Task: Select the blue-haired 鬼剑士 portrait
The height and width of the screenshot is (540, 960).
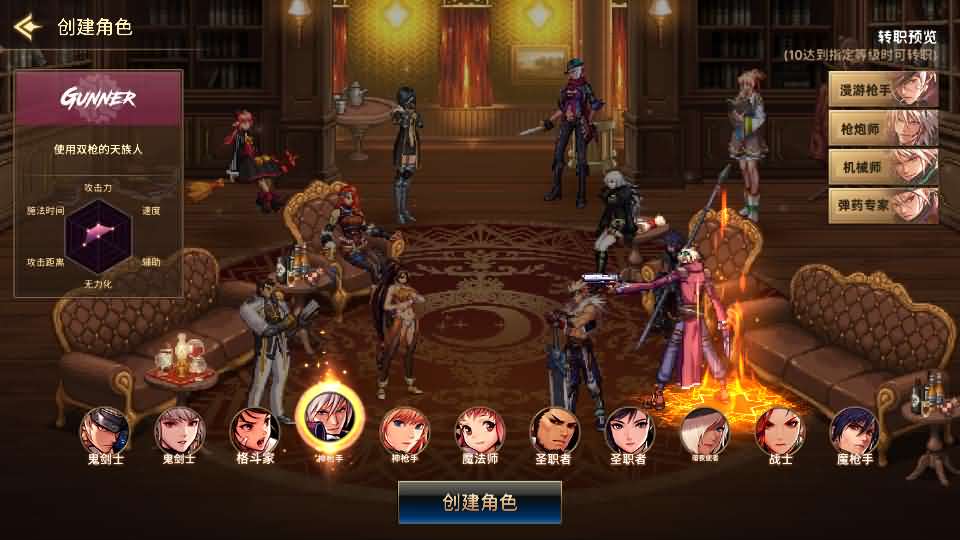Action: [x=105, y=431]
